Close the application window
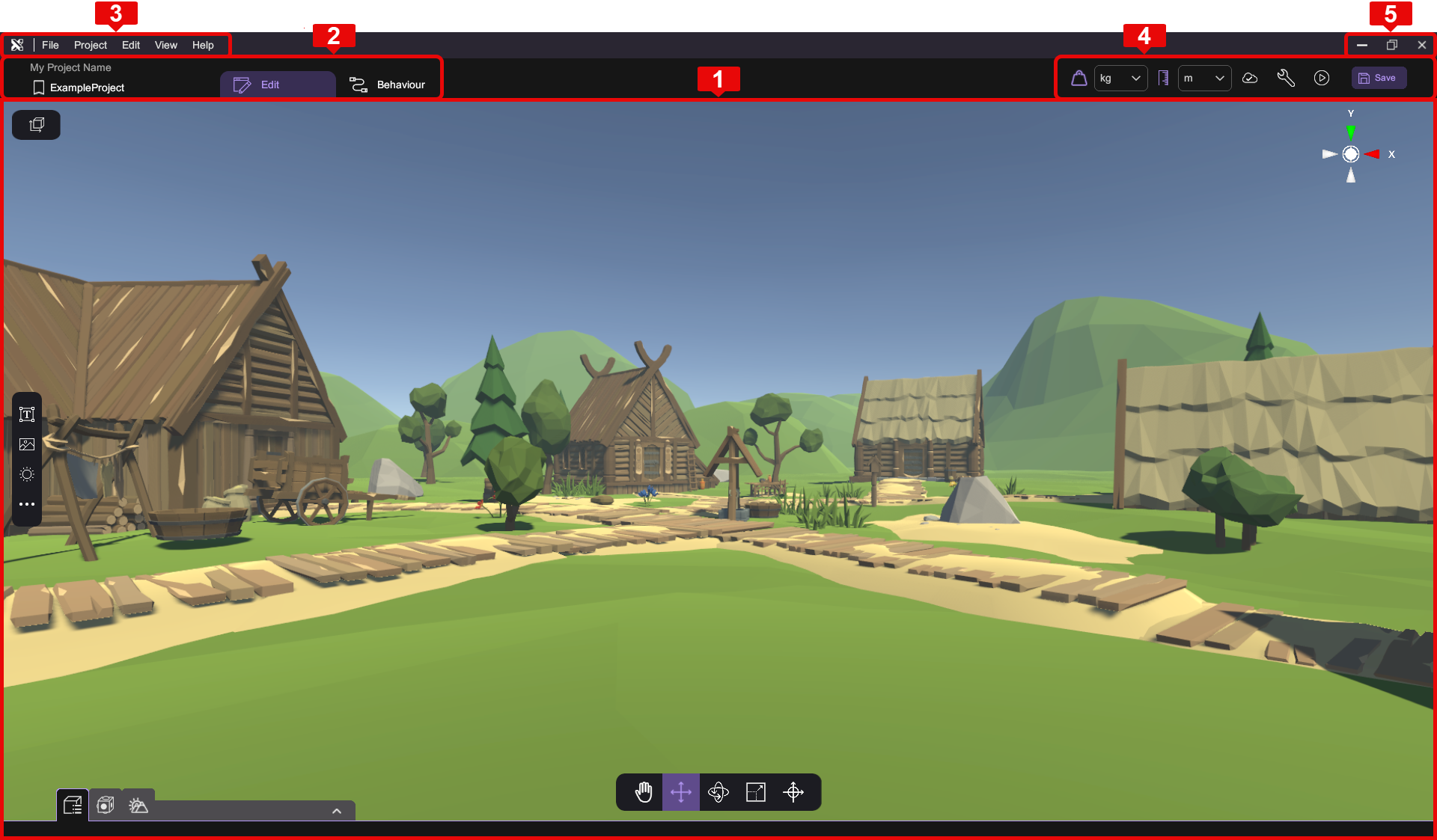 tap(1421, 45)
